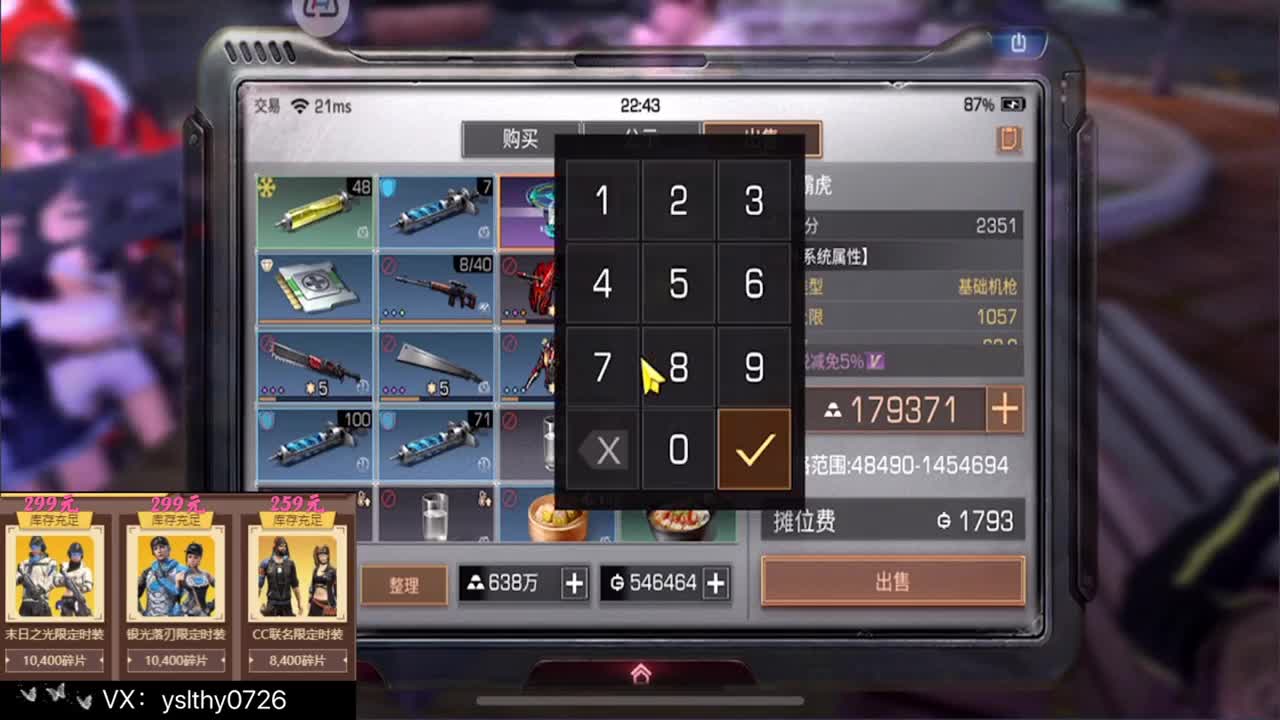Click the price input field showing 179371

pyautogui.click(x=900, y=409)
